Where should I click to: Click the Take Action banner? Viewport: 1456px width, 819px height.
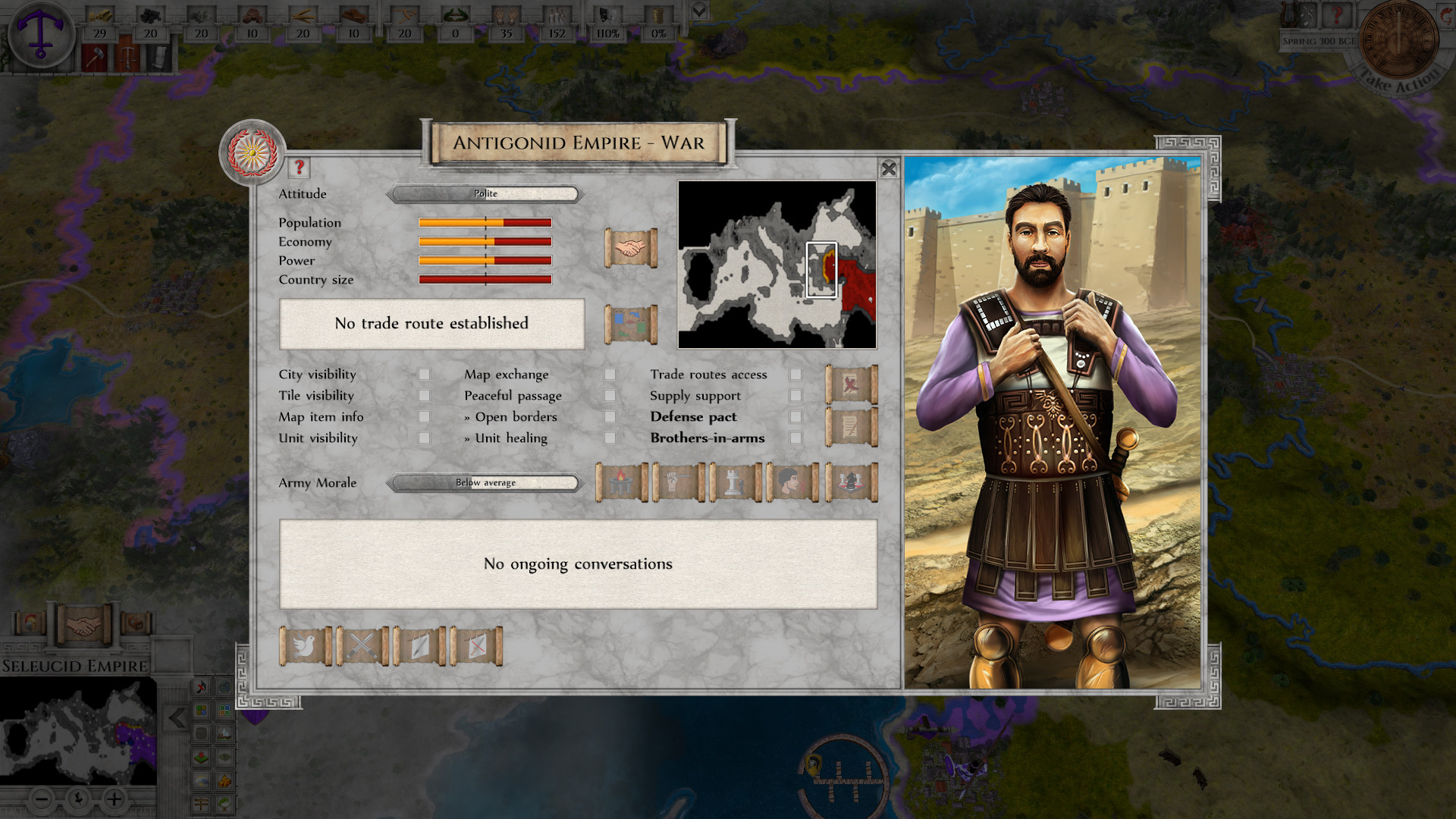(1399, 80)
